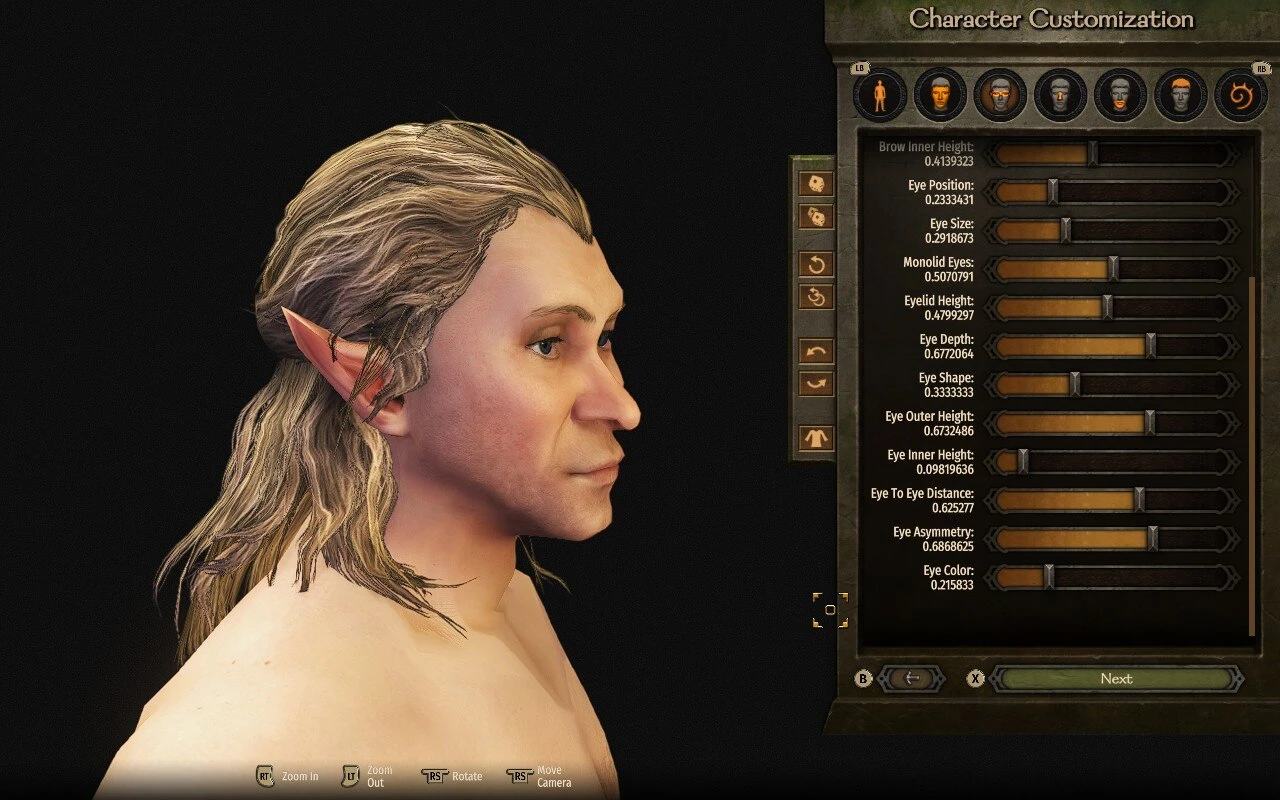
Task: Select the highlighted eyes tab
Action: pyautogui.click(x=1000, y=95)
